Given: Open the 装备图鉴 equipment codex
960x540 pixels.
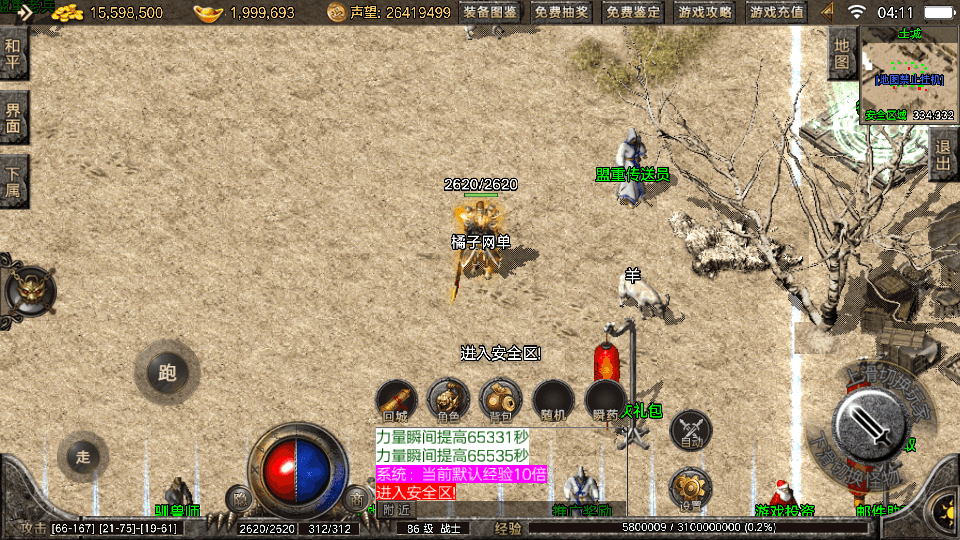Looking at the screenshot, I should pos(491,13).
